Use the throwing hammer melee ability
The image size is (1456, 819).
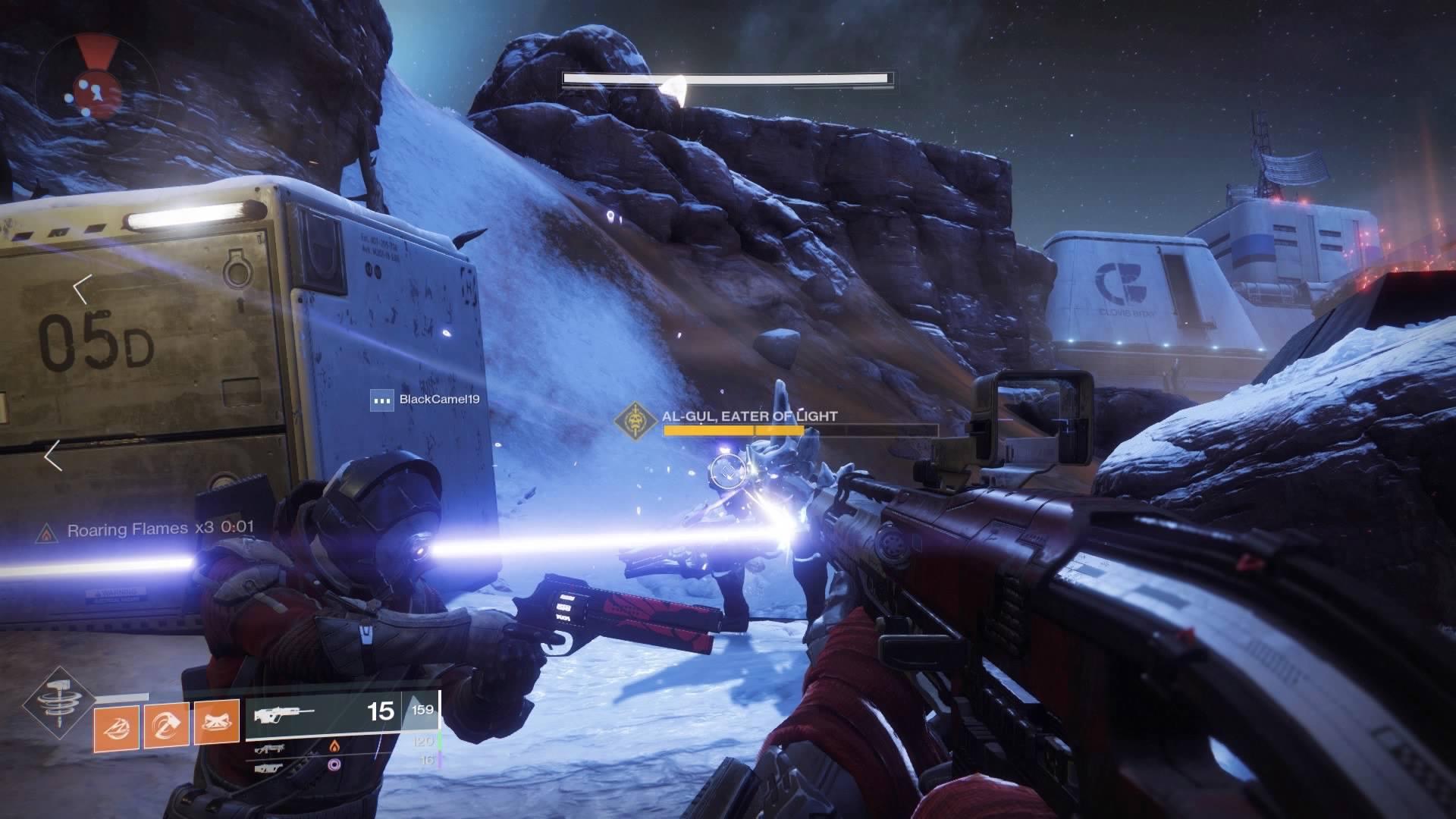click(166, 726)
